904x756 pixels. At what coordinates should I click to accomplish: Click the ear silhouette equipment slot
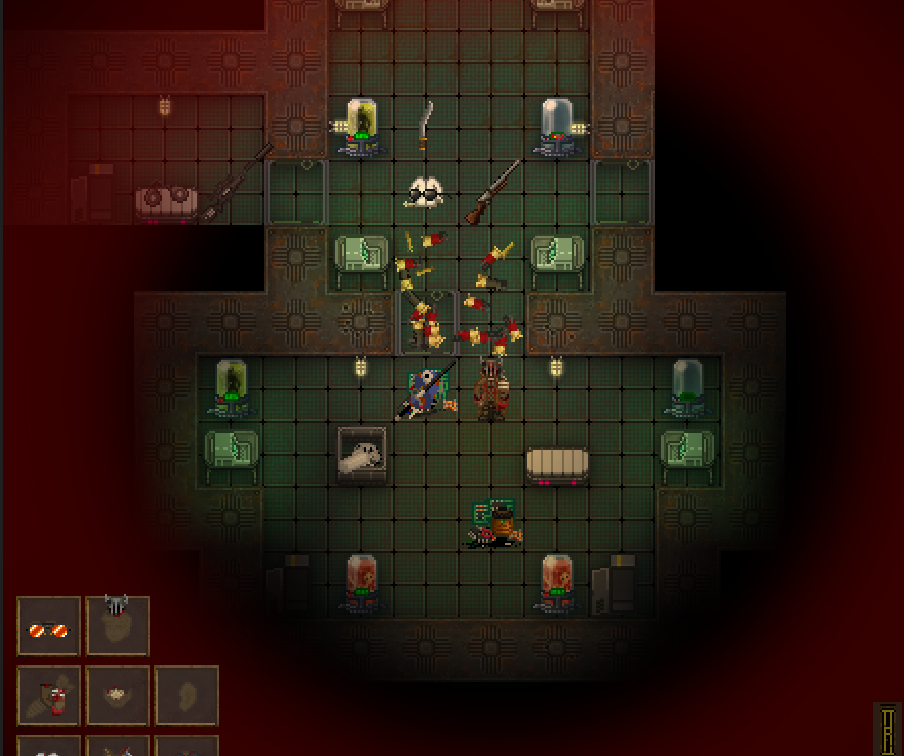(186, 696)
